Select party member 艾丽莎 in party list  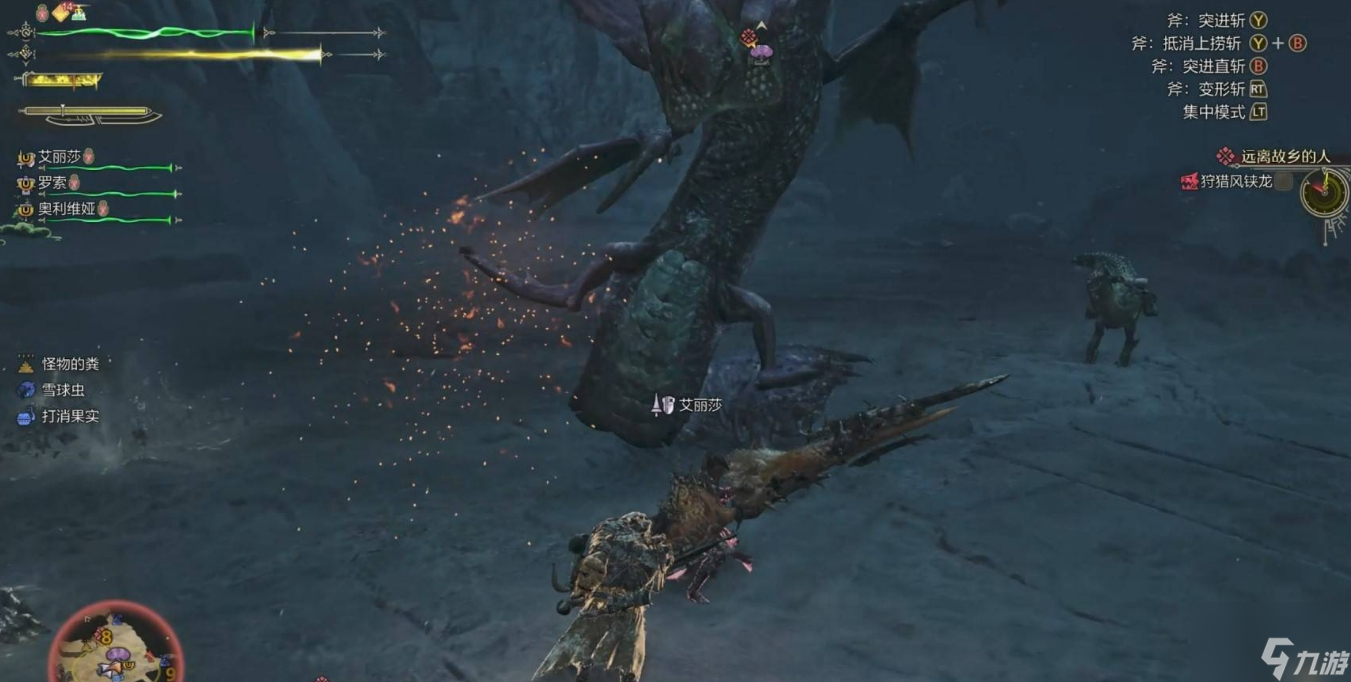(60, 157)
